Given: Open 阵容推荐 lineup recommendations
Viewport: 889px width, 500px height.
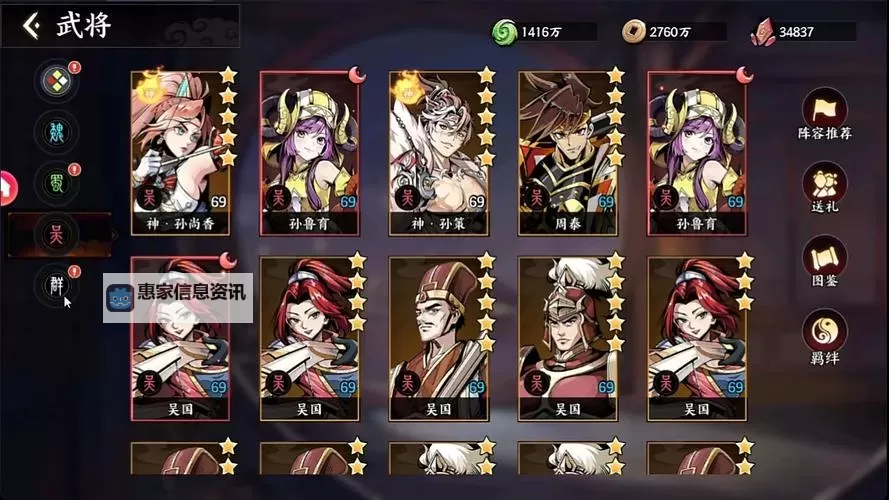Looking at the screenshot, I should point(825,112).
